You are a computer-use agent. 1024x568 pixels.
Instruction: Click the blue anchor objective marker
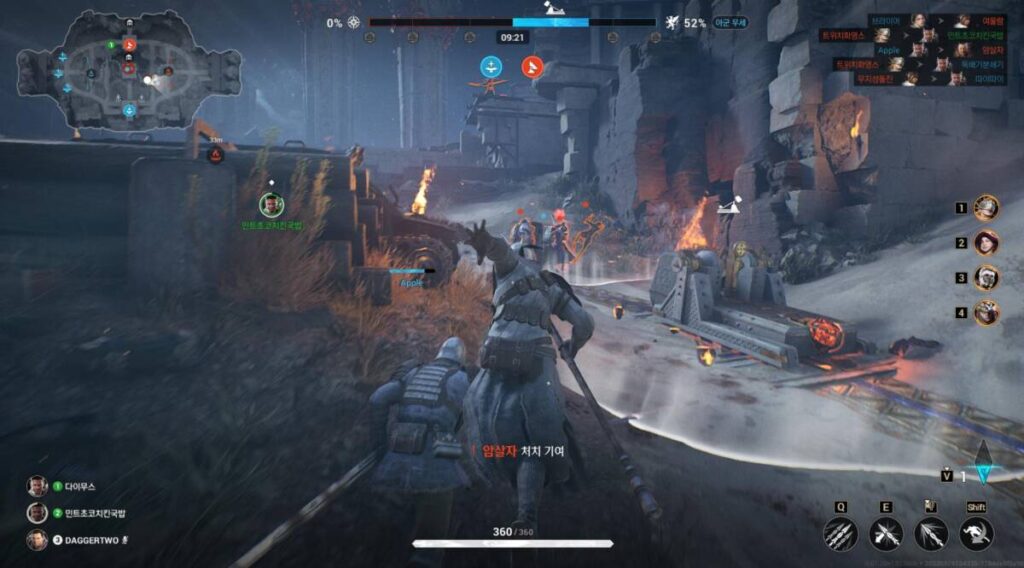pyautogui.click(x=491, y=67)
